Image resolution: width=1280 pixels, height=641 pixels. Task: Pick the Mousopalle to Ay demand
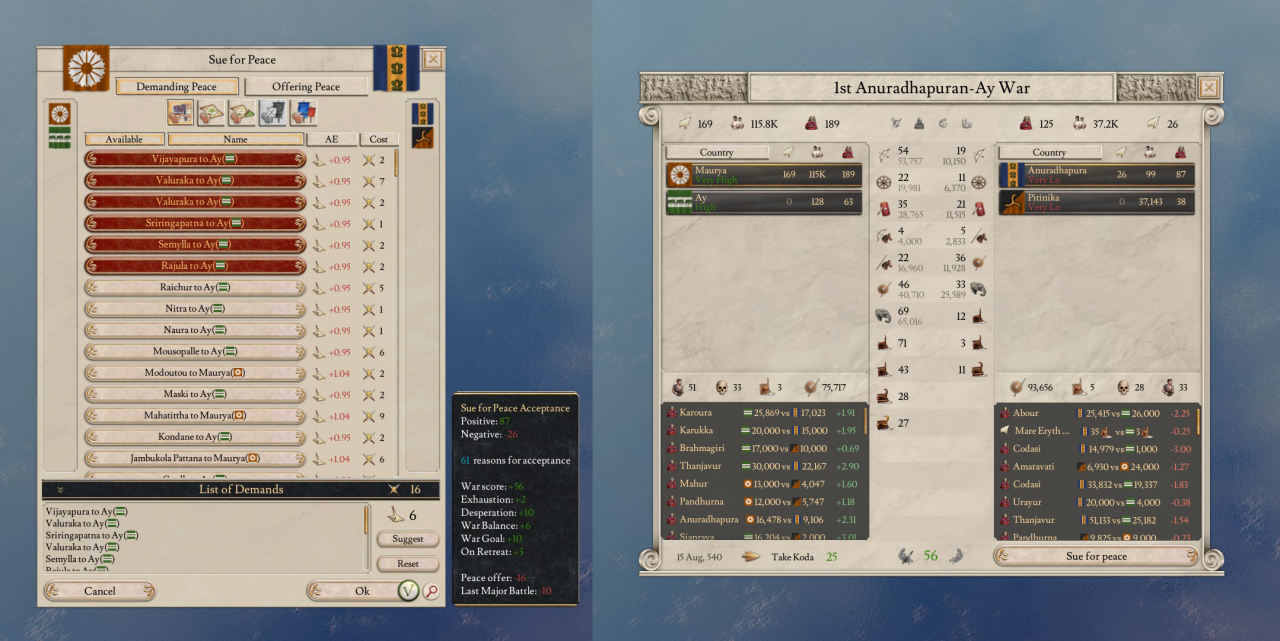point(195,352)
